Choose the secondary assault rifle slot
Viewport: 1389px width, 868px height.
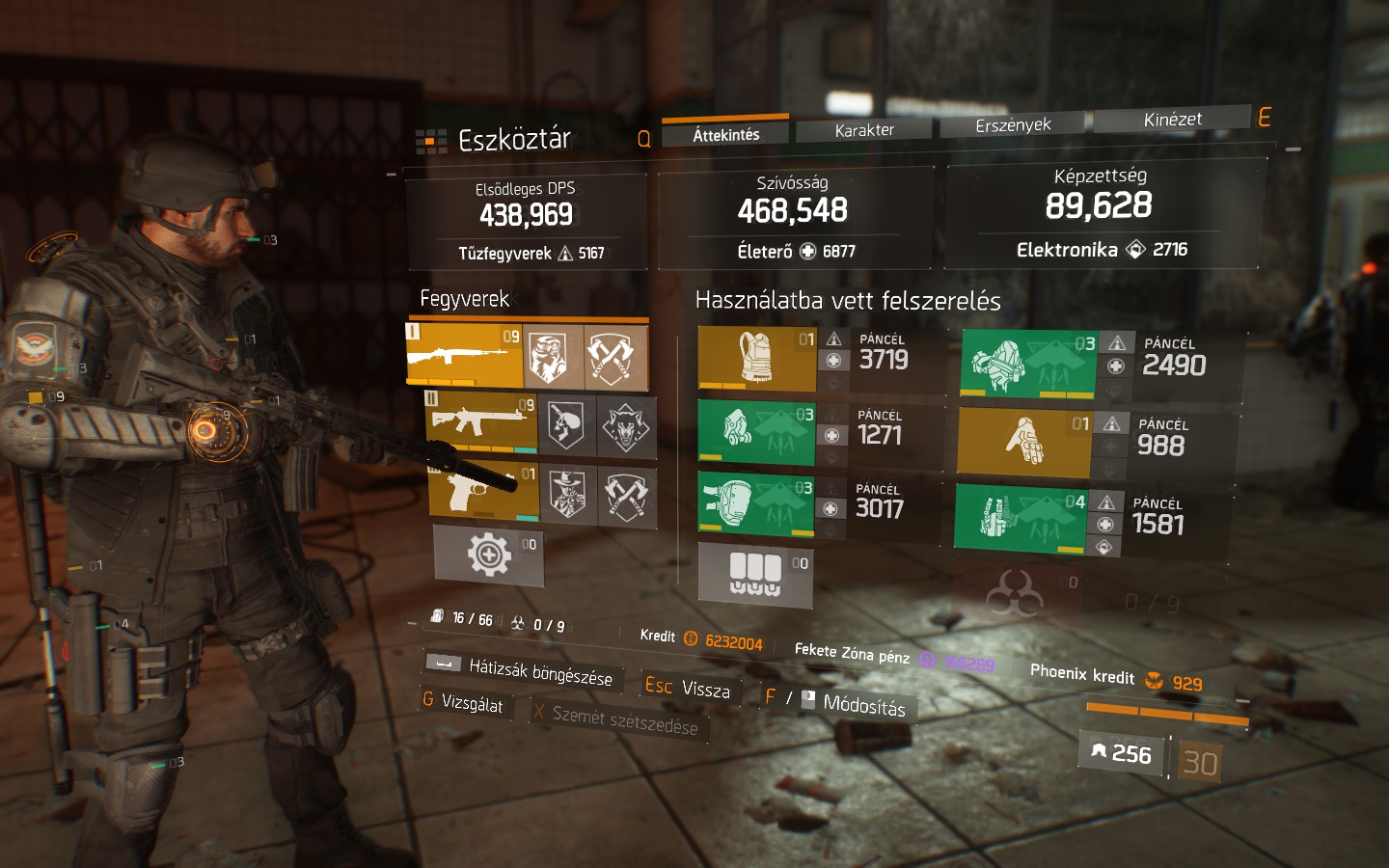click(481, 421)
